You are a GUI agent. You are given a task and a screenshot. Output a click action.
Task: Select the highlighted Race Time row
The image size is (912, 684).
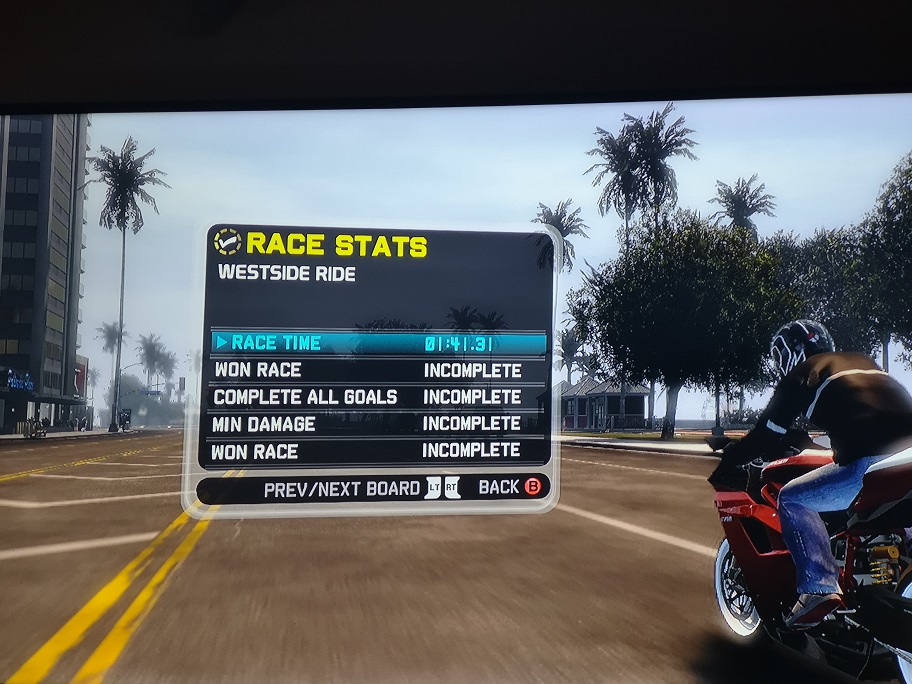coord(378,343)
